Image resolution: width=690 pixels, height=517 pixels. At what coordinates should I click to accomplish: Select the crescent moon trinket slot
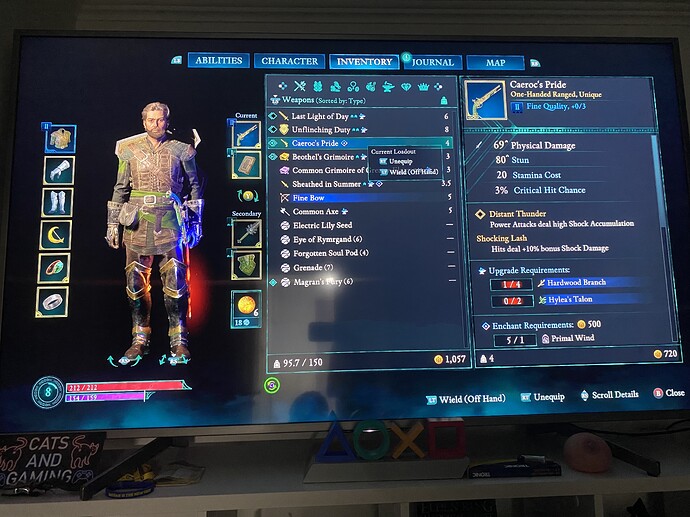[x=58, y=236]
